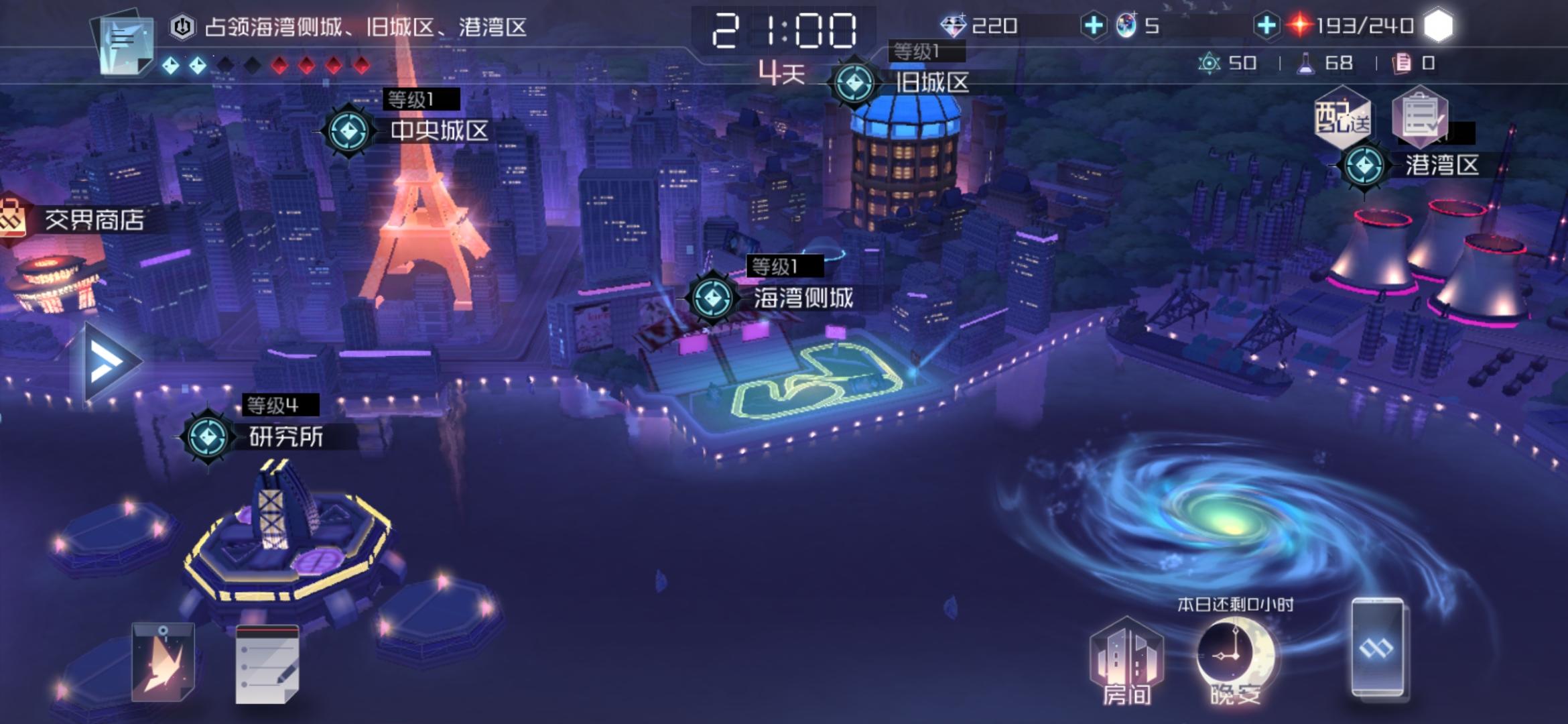Open the notepad checklist icon near 研究所
This screenshot has height=724, width=1568.
pyautogui.click(x=268, y=664)
